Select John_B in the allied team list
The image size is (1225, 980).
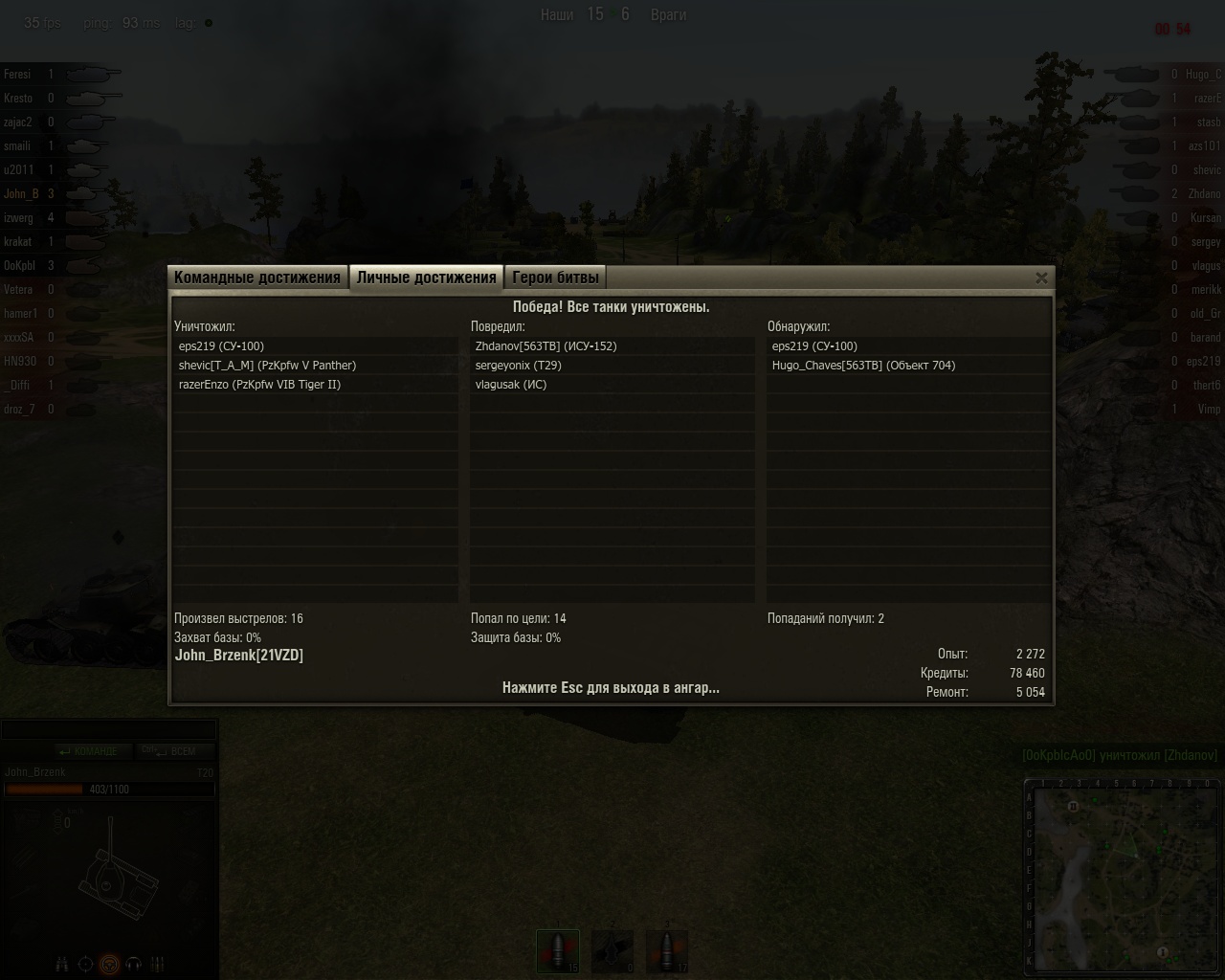[x=21, y=194]
